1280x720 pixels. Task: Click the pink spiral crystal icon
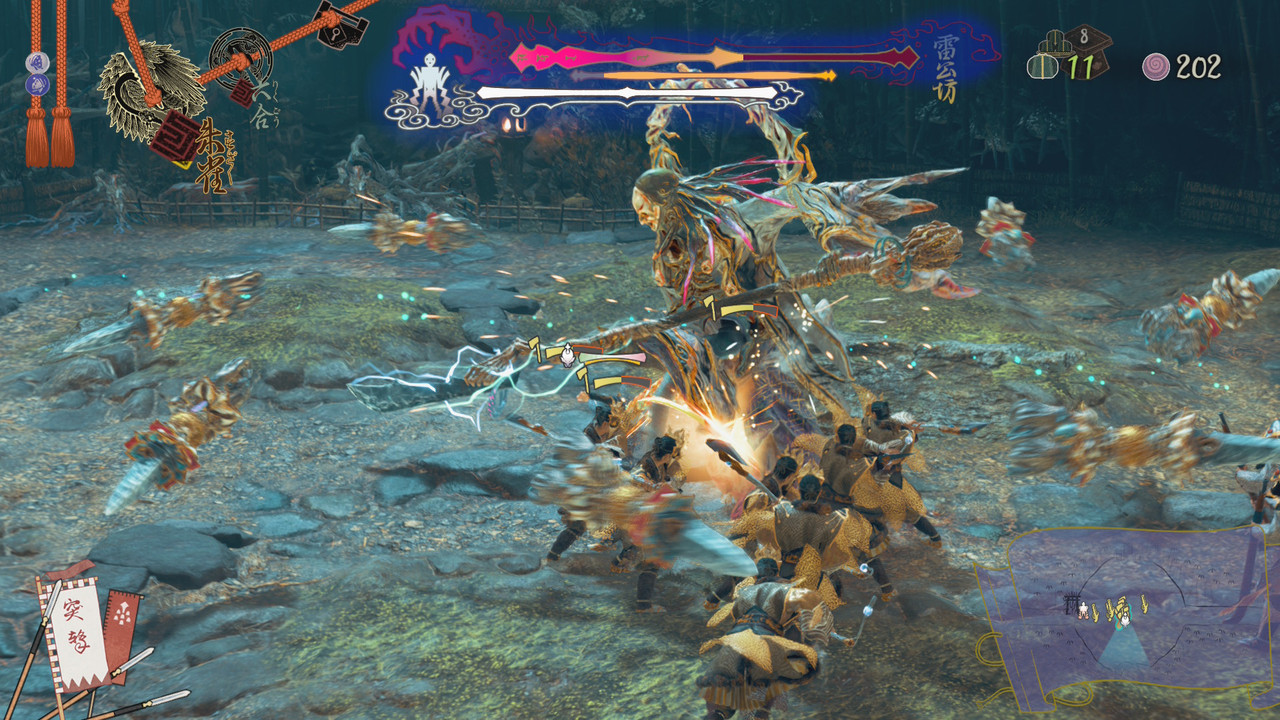tap(1156, 67)
